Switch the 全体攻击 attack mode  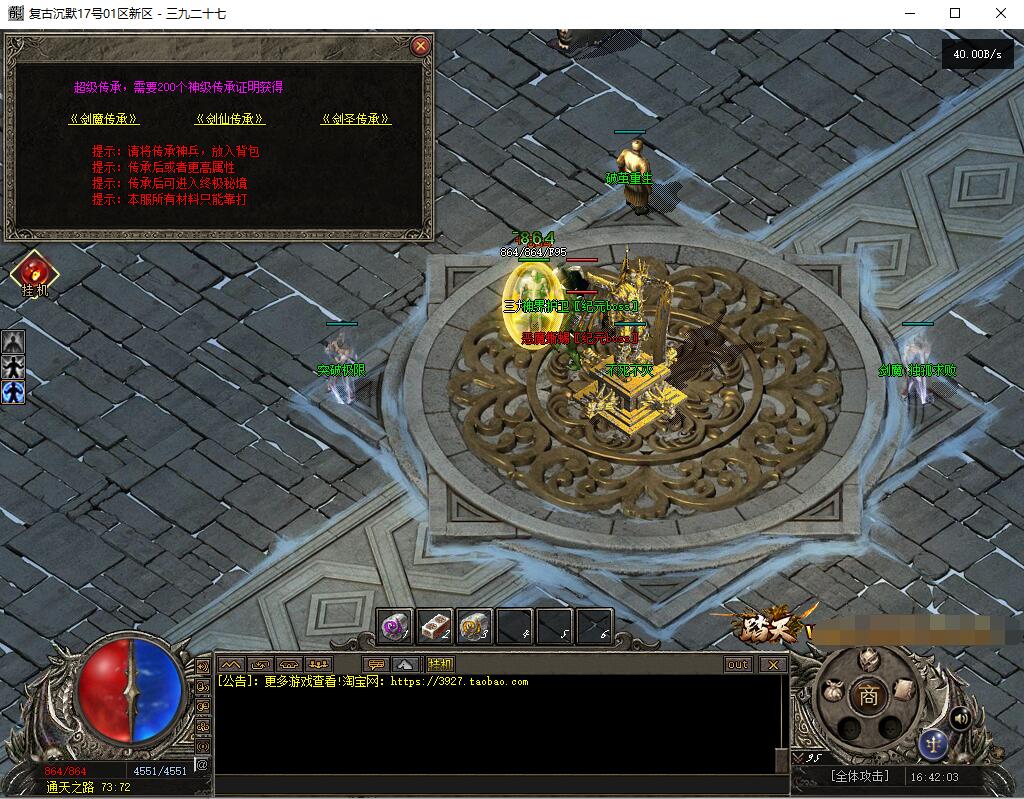pyautogui.click(x=859, y=776)
